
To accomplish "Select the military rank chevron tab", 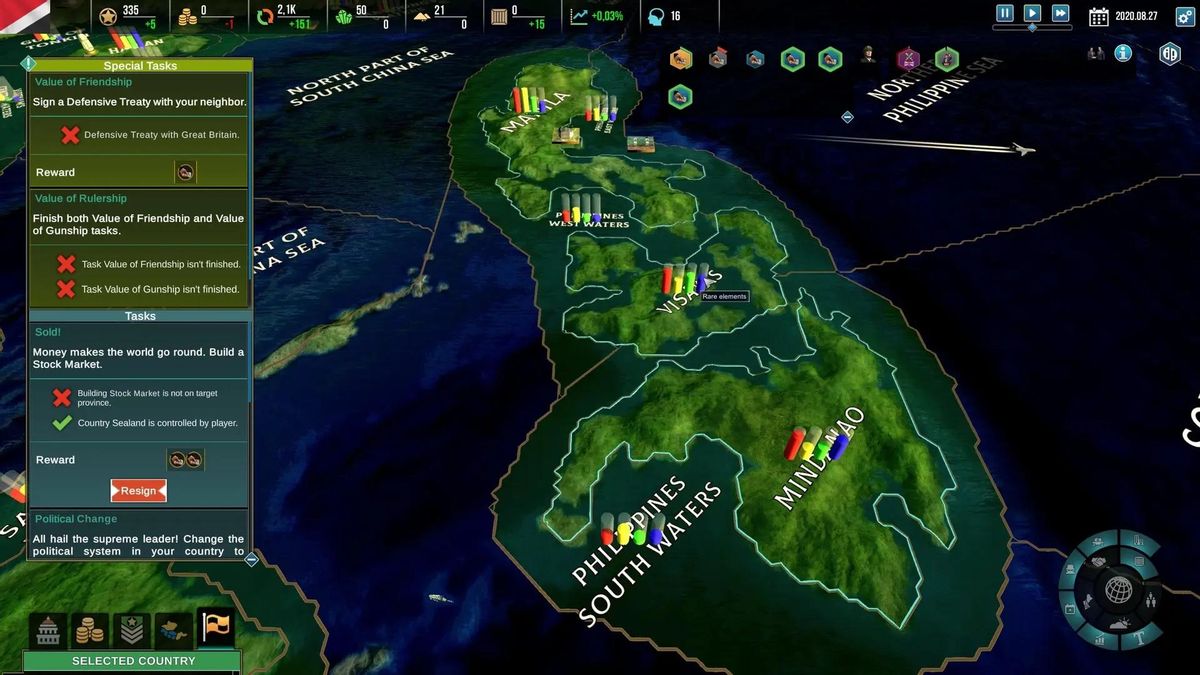I will pos(132,629).
